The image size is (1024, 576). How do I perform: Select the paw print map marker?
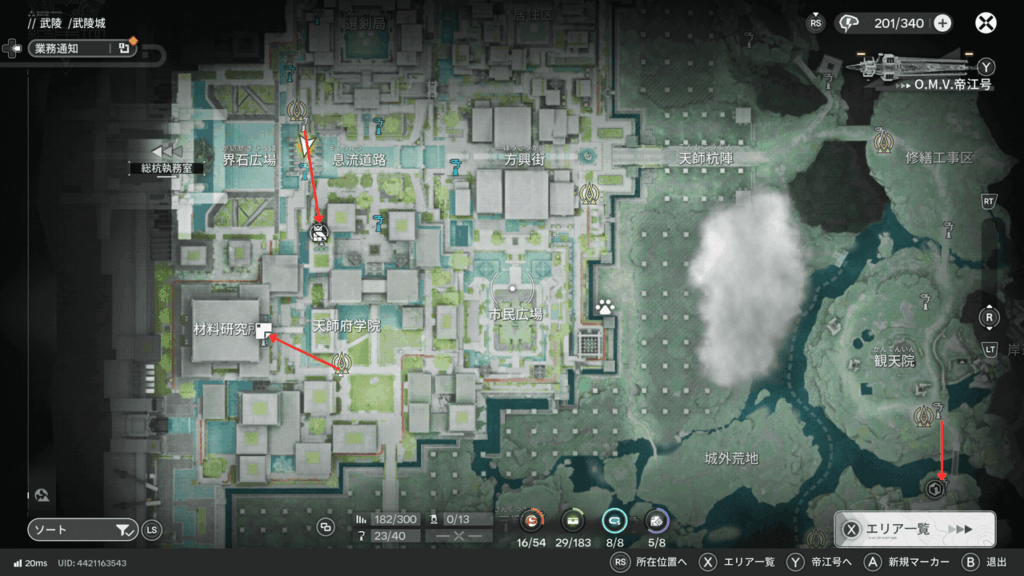(605, 307)
